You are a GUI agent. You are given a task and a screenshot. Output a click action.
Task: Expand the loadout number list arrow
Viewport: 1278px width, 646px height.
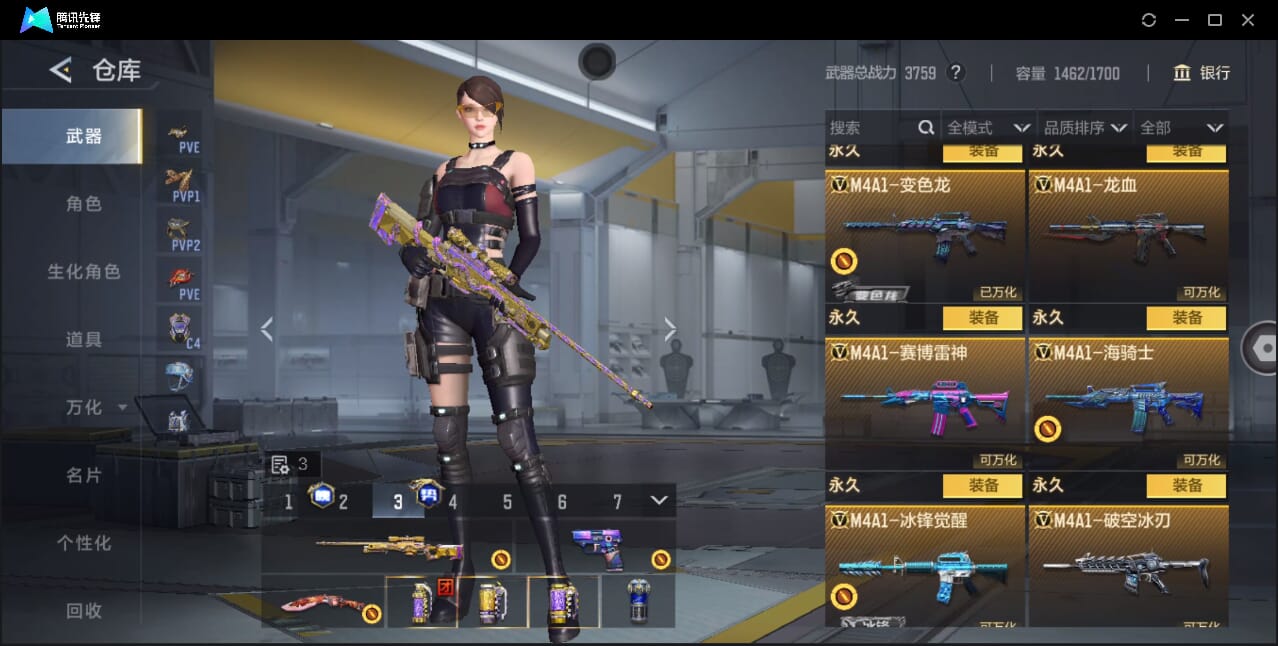(x=658, y=500)
